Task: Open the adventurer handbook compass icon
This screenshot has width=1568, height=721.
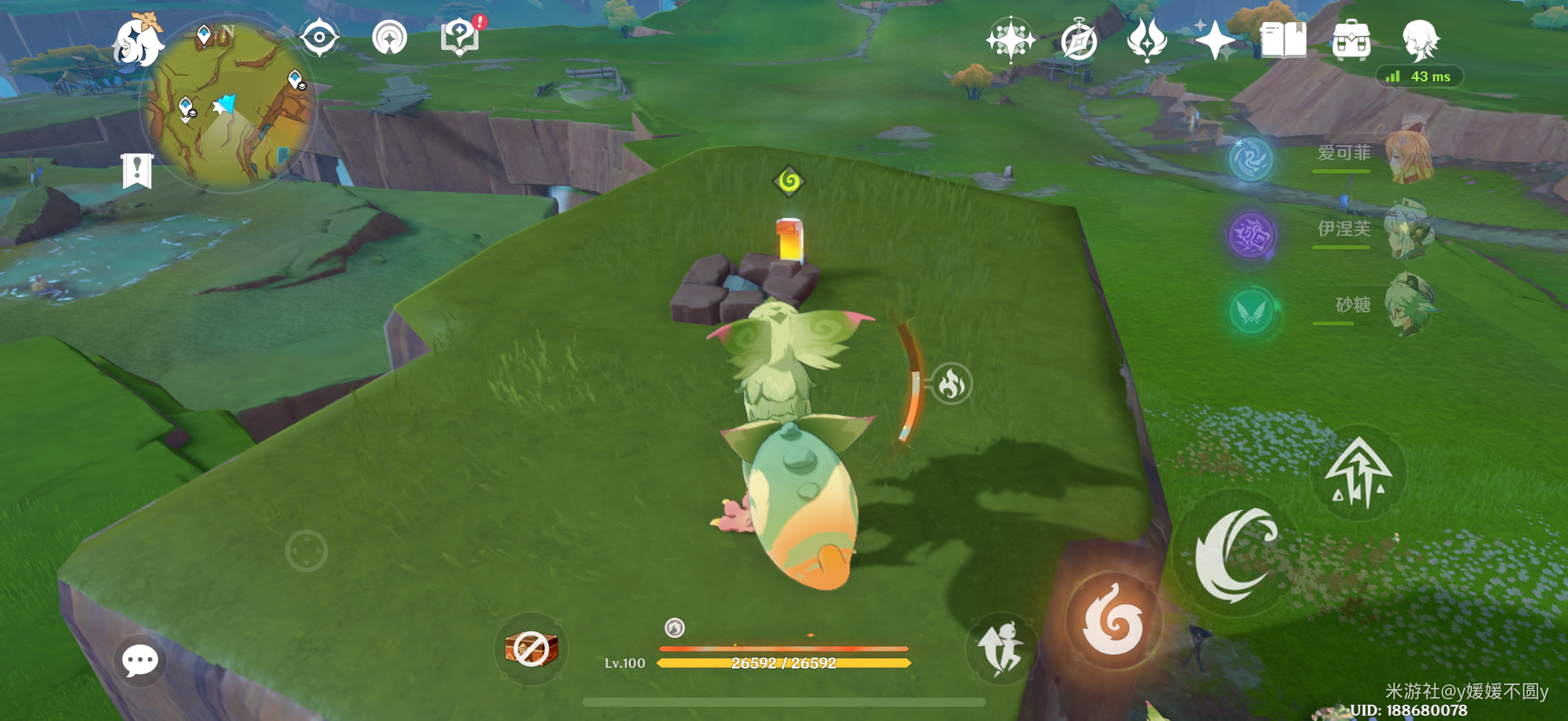Action: (x=1079, y=40)
